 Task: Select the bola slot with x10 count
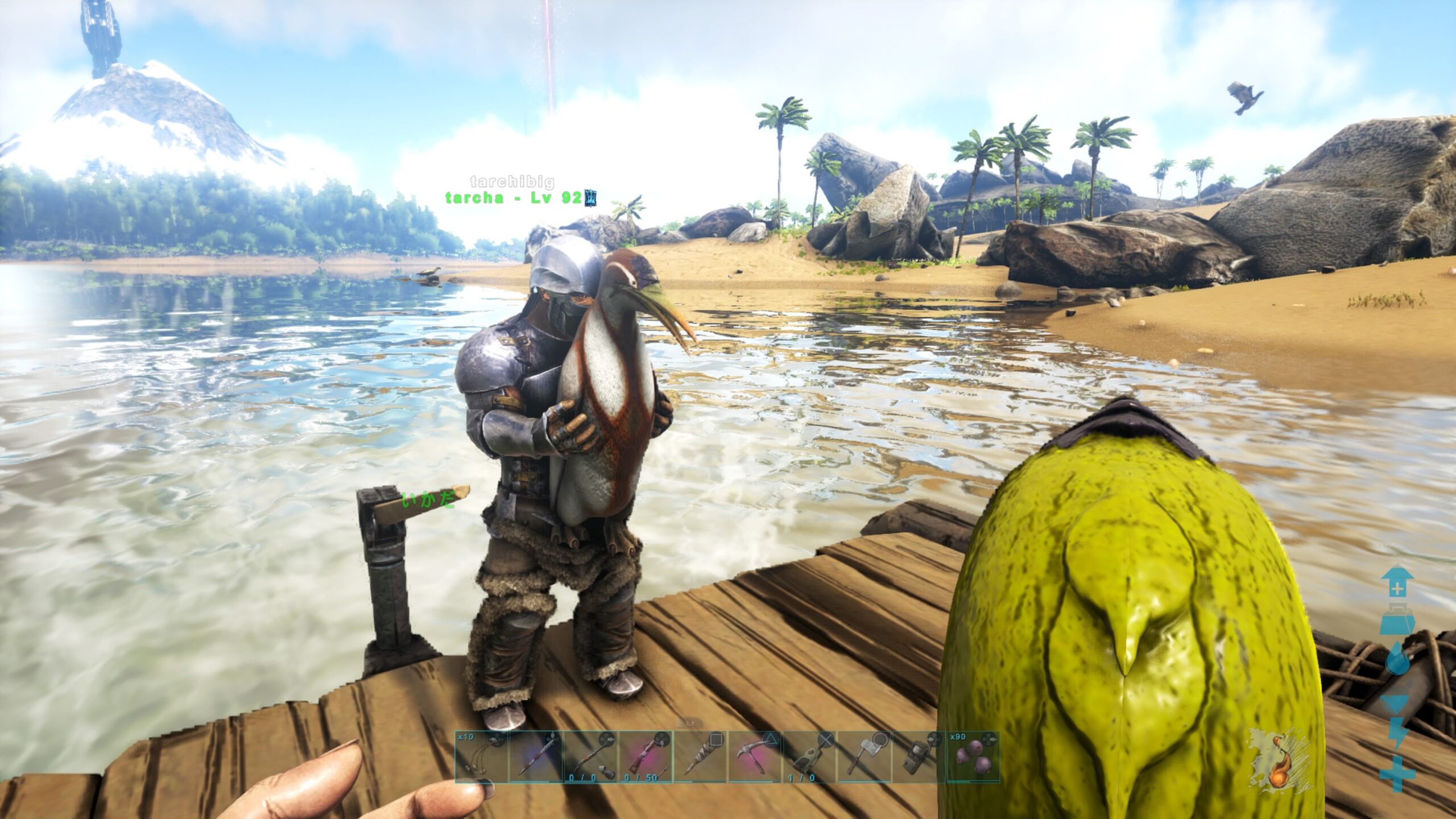click(481, 757)
